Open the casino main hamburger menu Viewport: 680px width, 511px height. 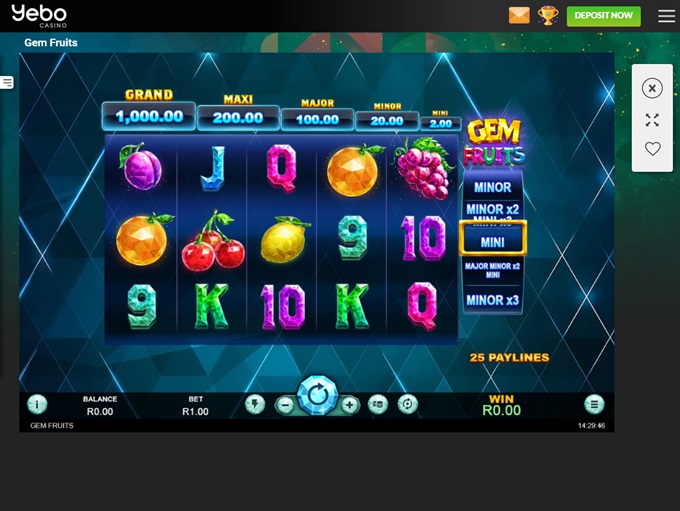[666, 16]
